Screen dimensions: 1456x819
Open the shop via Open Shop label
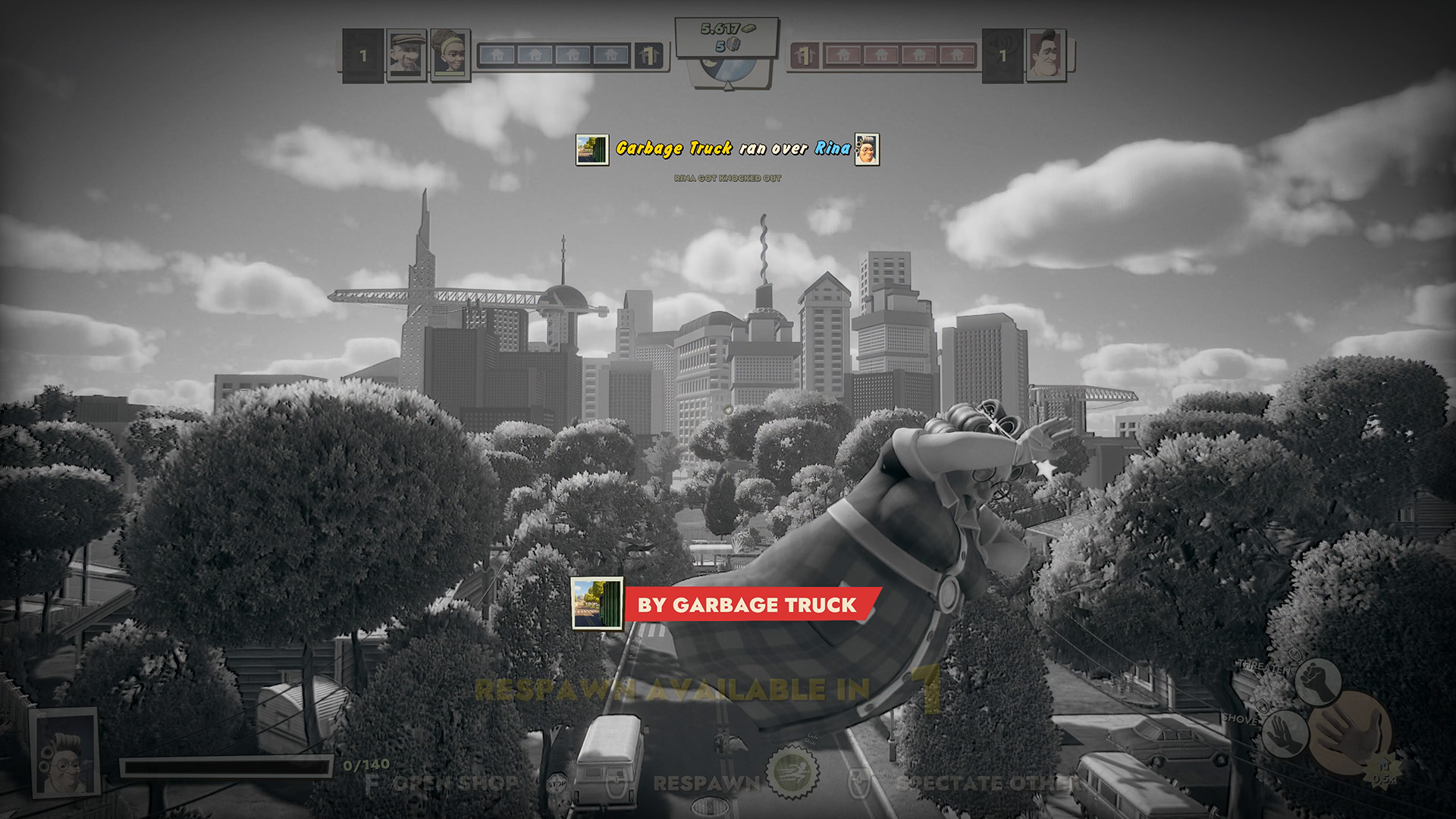coord(453,783)
